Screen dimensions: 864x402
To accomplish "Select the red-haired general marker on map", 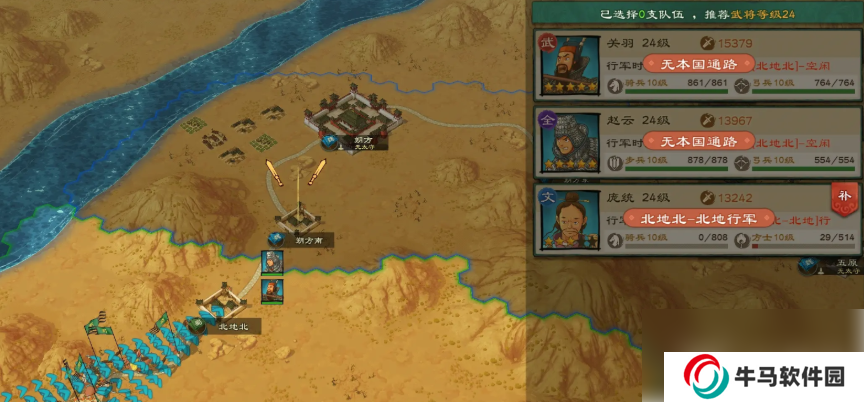I will click(x=271, y=290).
